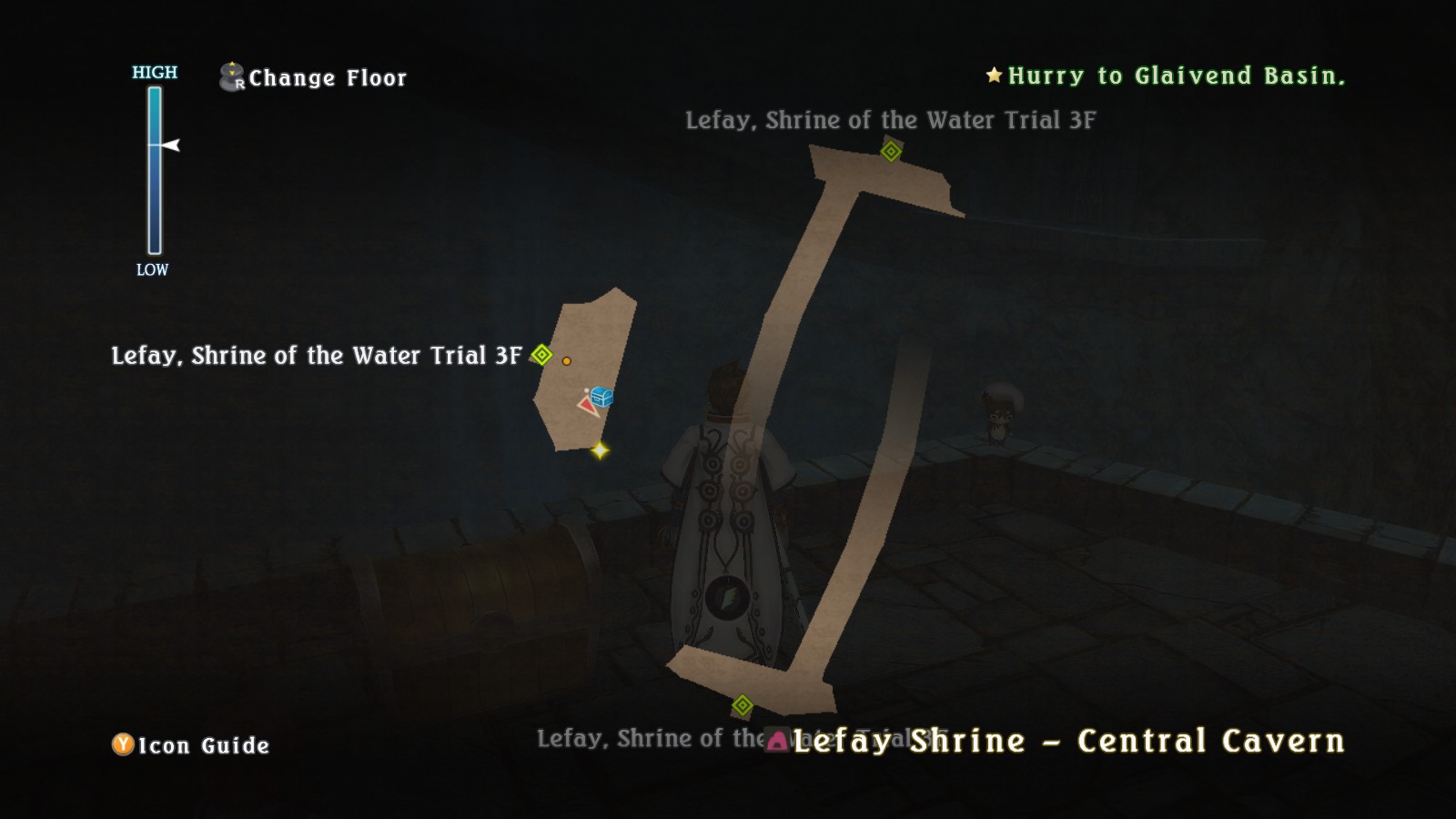This screenshot has width=1456, height=819.
Task: Select the green exit marker at bottom of map
Action: click(743, 704)
